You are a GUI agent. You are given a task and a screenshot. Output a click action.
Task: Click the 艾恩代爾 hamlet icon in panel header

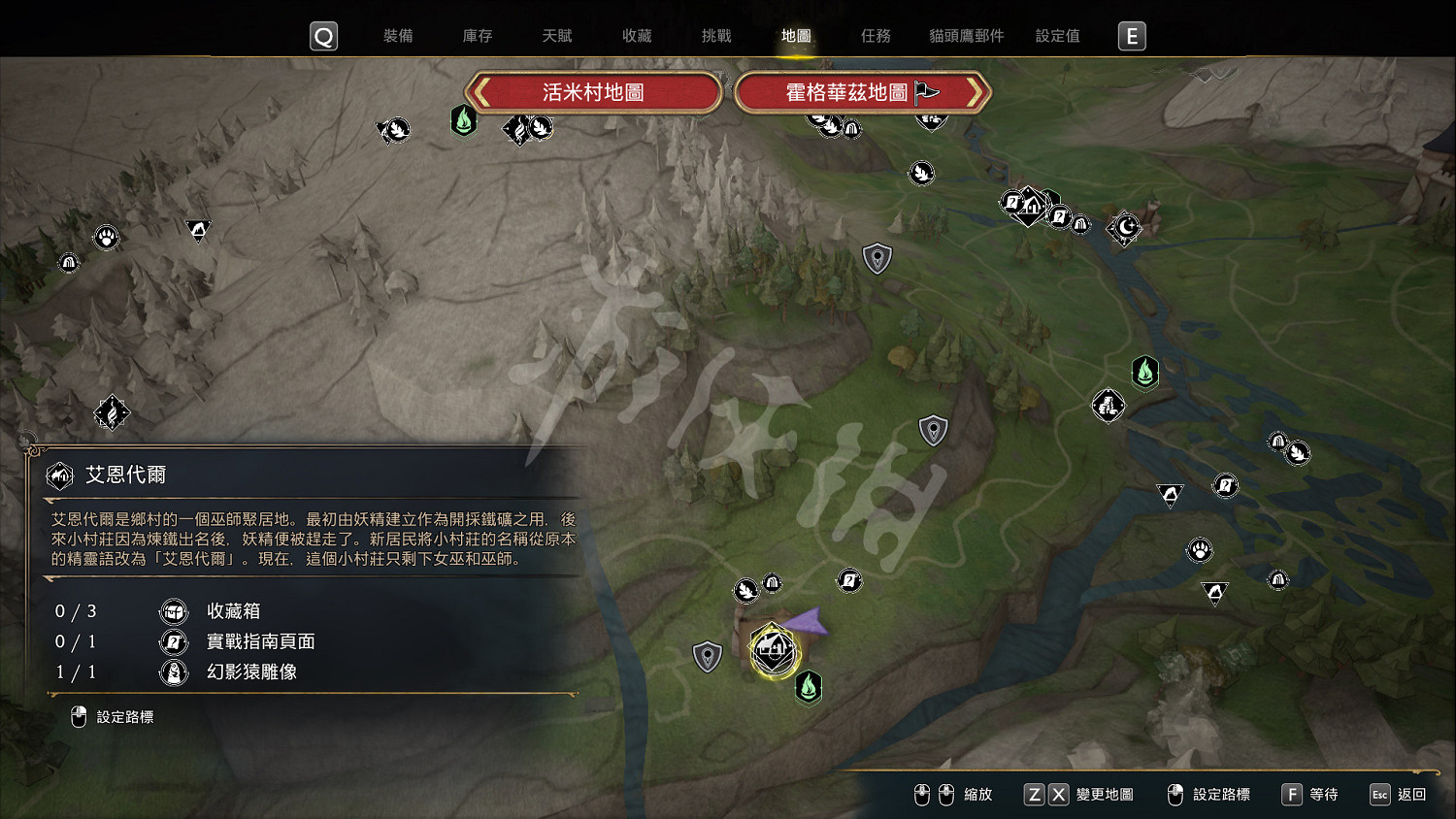[x=58, y=475]
